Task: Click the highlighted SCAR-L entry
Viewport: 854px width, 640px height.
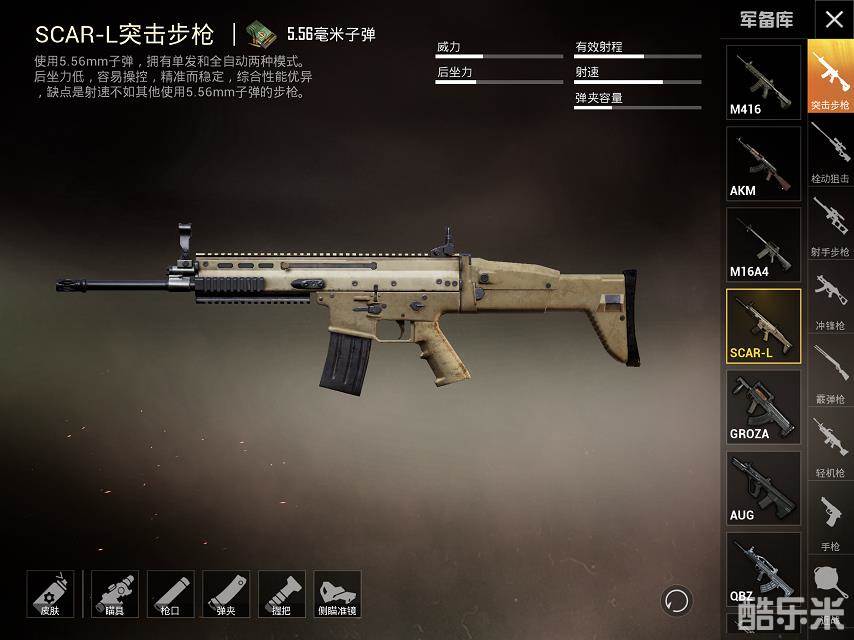Action: click(x=763, y=325)
